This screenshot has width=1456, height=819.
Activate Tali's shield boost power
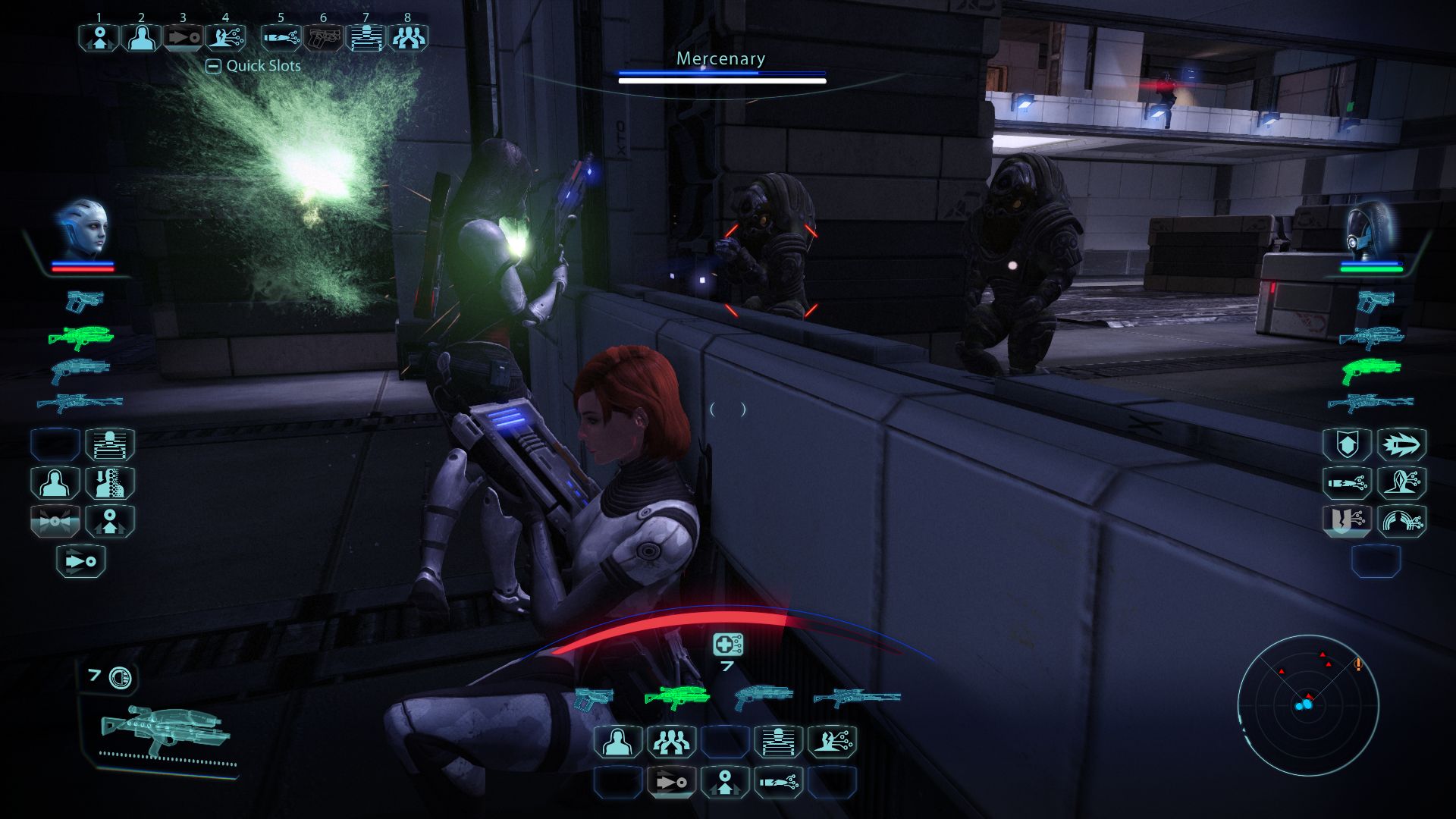[x=1347, y=444]
